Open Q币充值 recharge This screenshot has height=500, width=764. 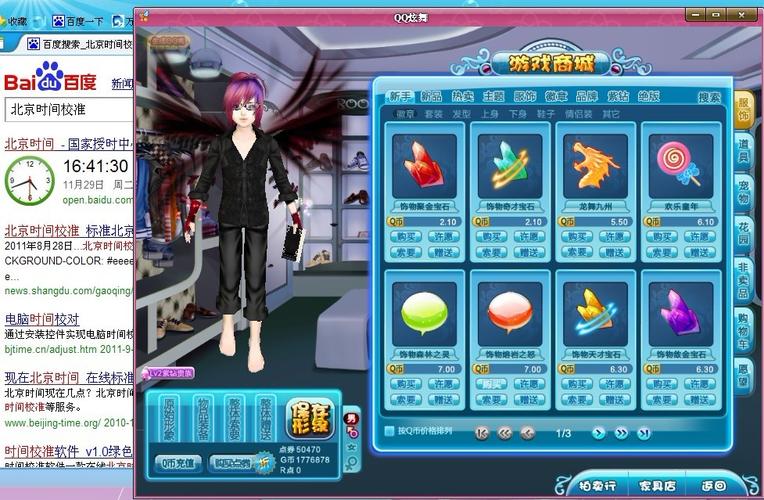coord(180,463)
